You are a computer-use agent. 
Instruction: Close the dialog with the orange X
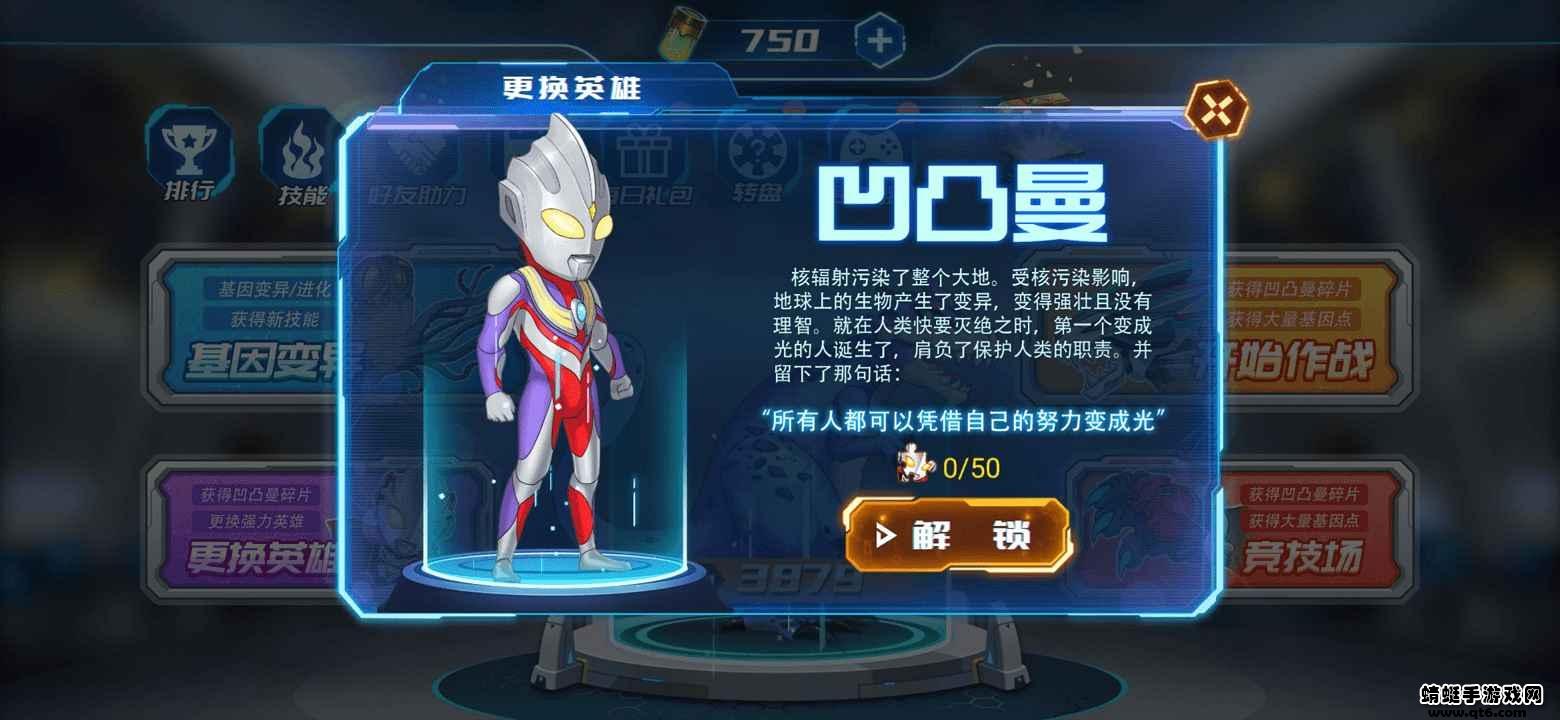(x=1216, y=108)
